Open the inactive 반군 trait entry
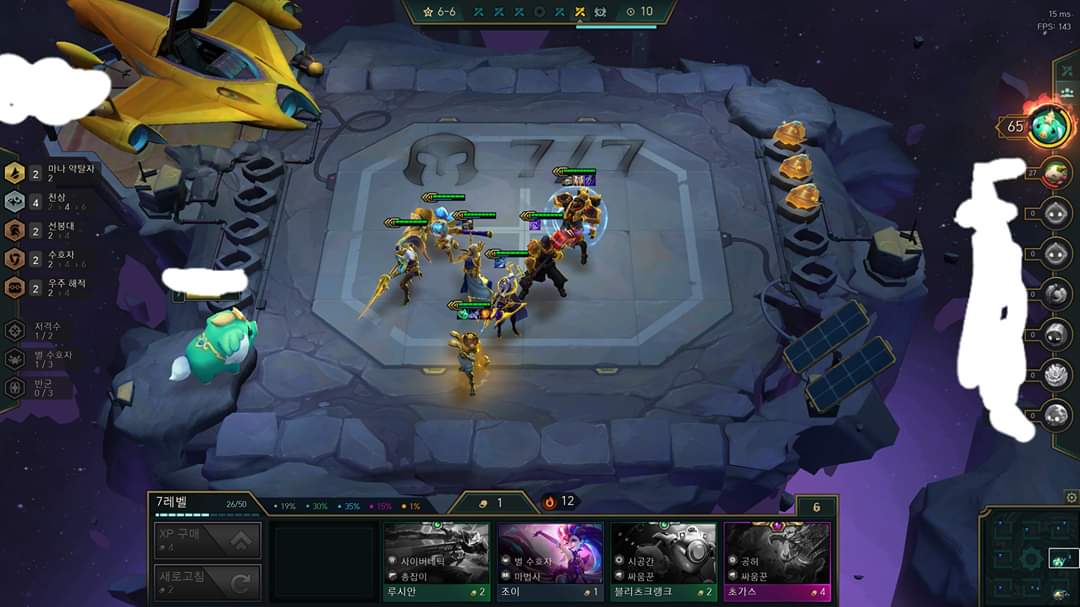 (40, 387)
